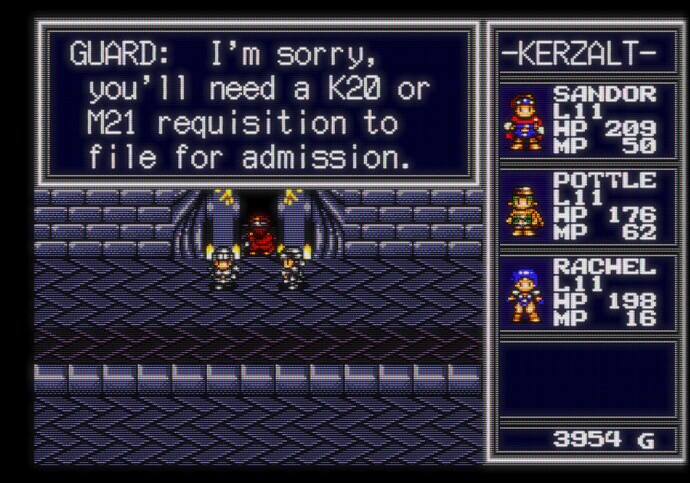Choose Pottle's party status panel
This screenshot has height=483, width=690.
579,206
